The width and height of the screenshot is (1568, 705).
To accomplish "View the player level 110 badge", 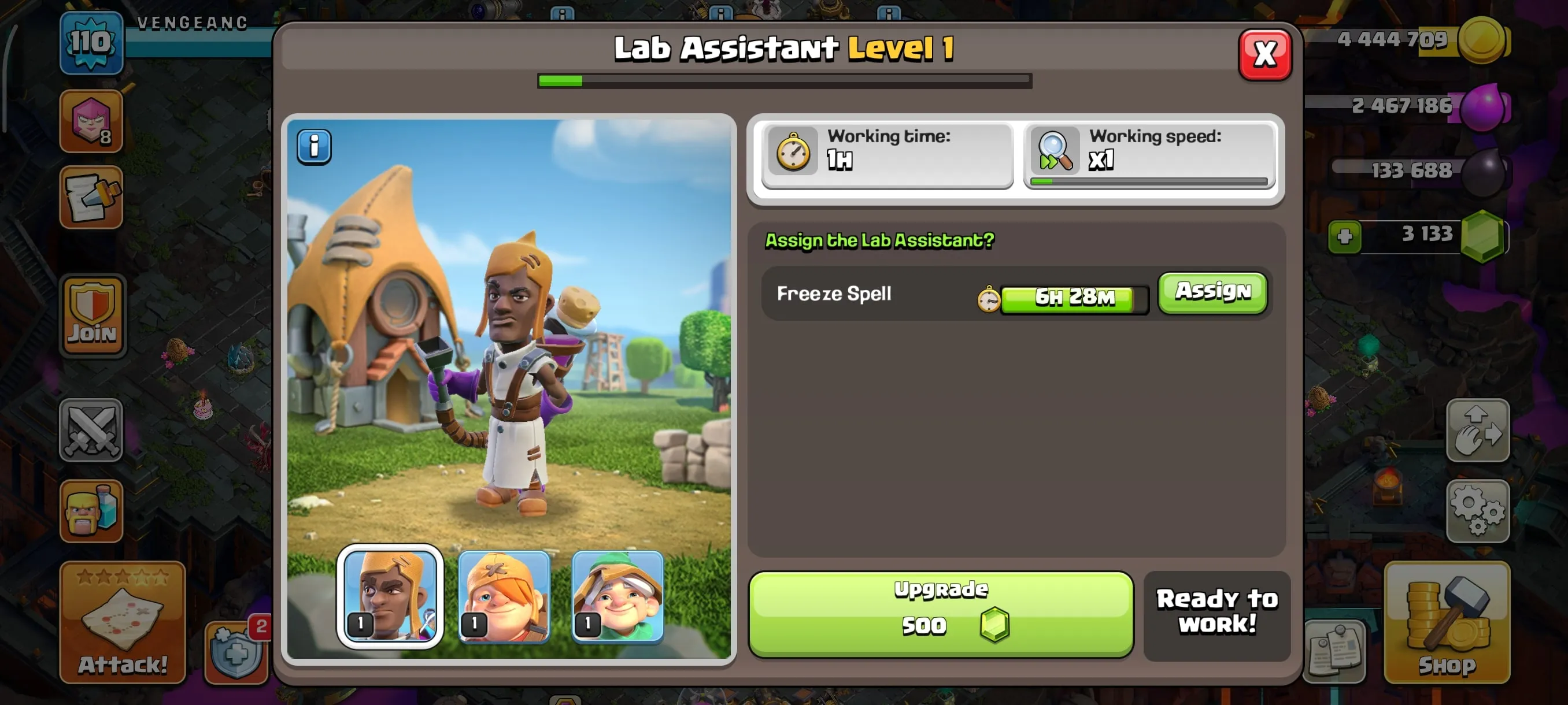I will click(91, 44).
